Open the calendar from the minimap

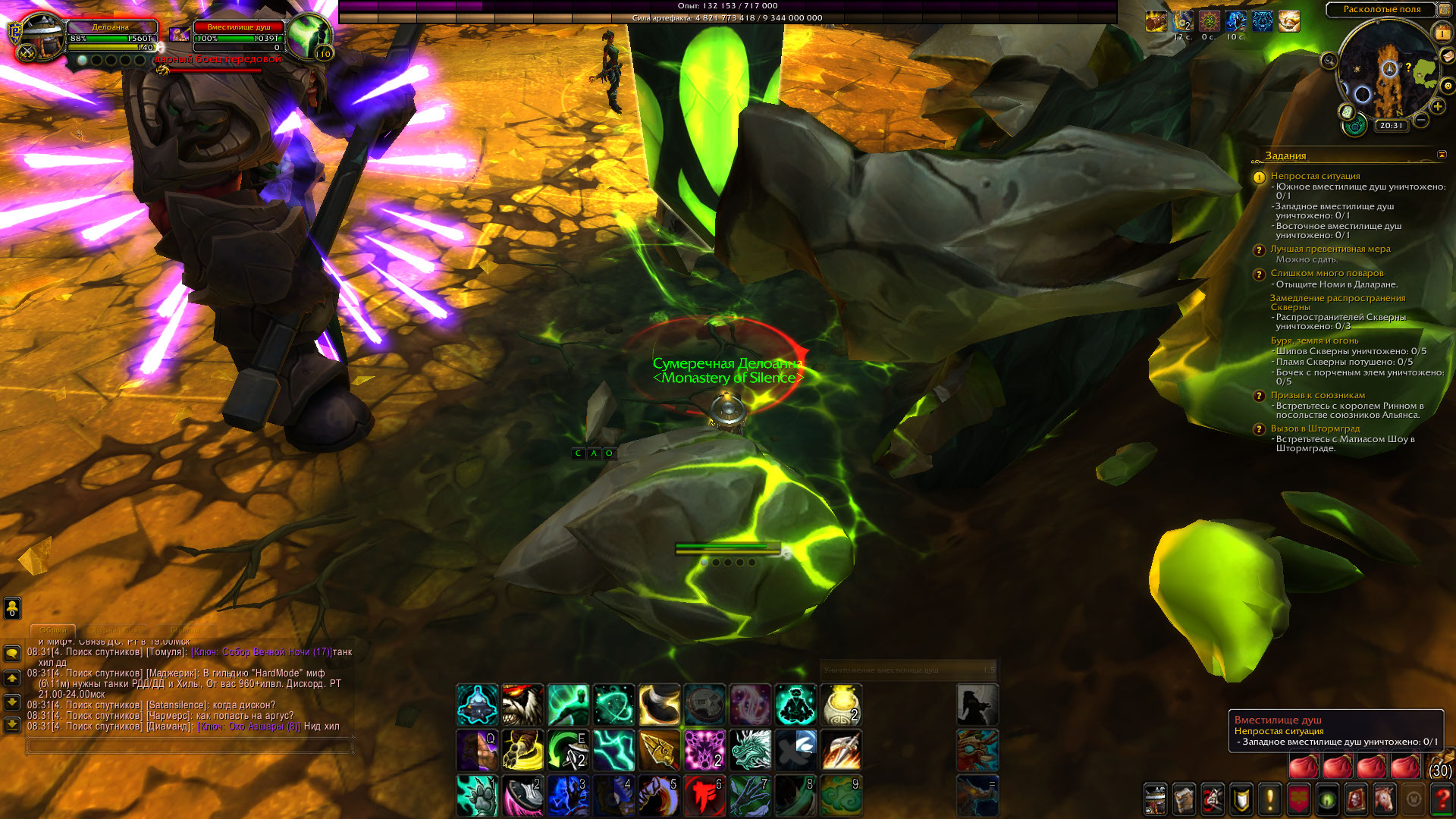[x=1441, y=33]
